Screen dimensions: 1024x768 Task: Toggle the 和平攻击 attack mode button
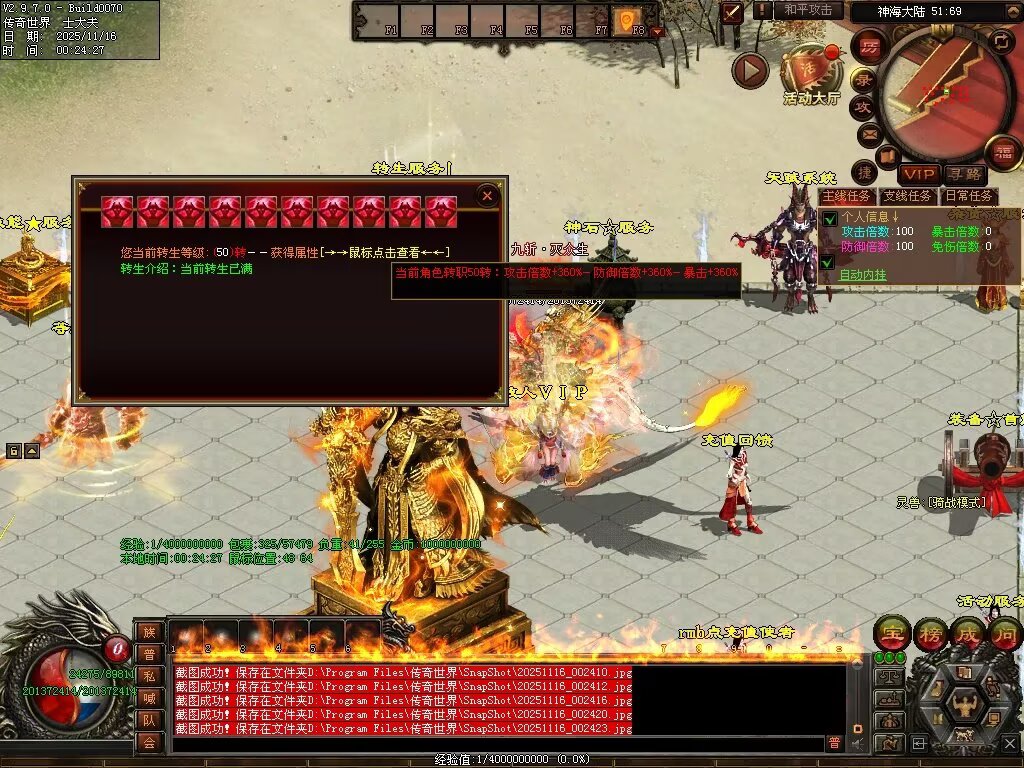808,10
